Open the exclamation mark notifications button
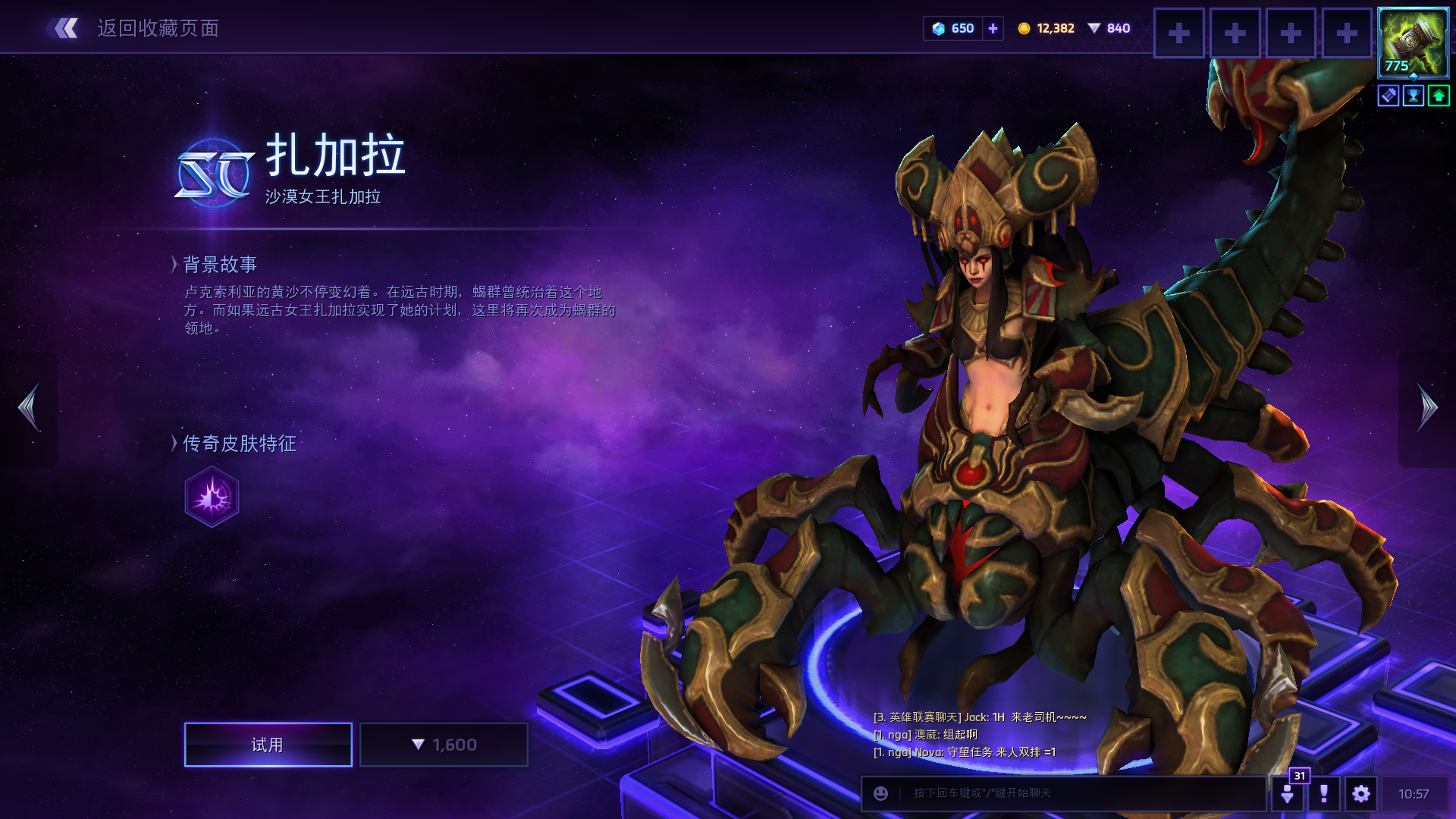This screenshot has width=1456, height=819. [x=1324, y=794]
